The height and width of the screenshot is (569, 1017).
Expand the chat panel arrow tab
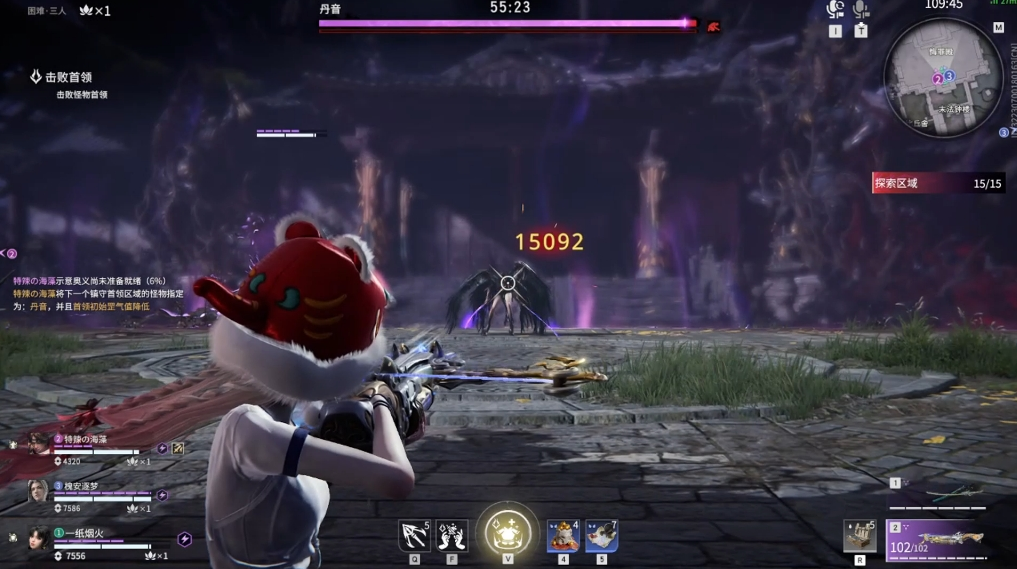9,254
